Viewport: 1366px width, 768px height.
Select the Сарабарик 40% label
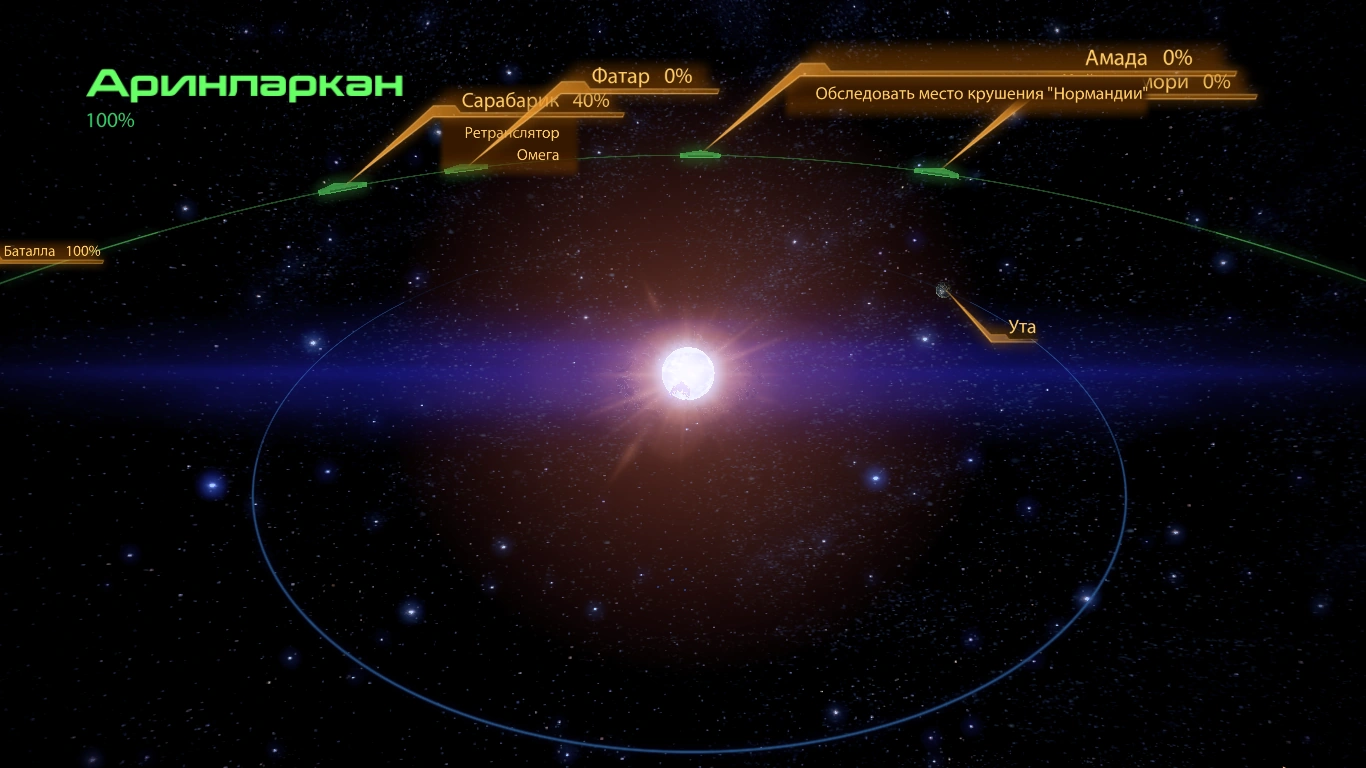(x=535, y=101)
